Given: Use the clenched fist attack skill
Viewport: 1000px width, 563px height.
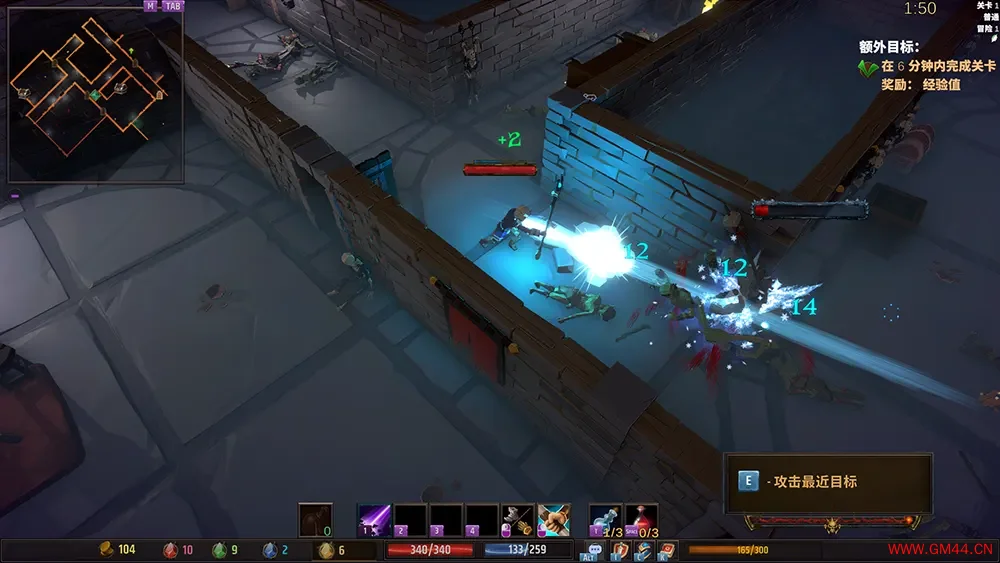Looking at the screenshot, I should click(x=553, y=520).
